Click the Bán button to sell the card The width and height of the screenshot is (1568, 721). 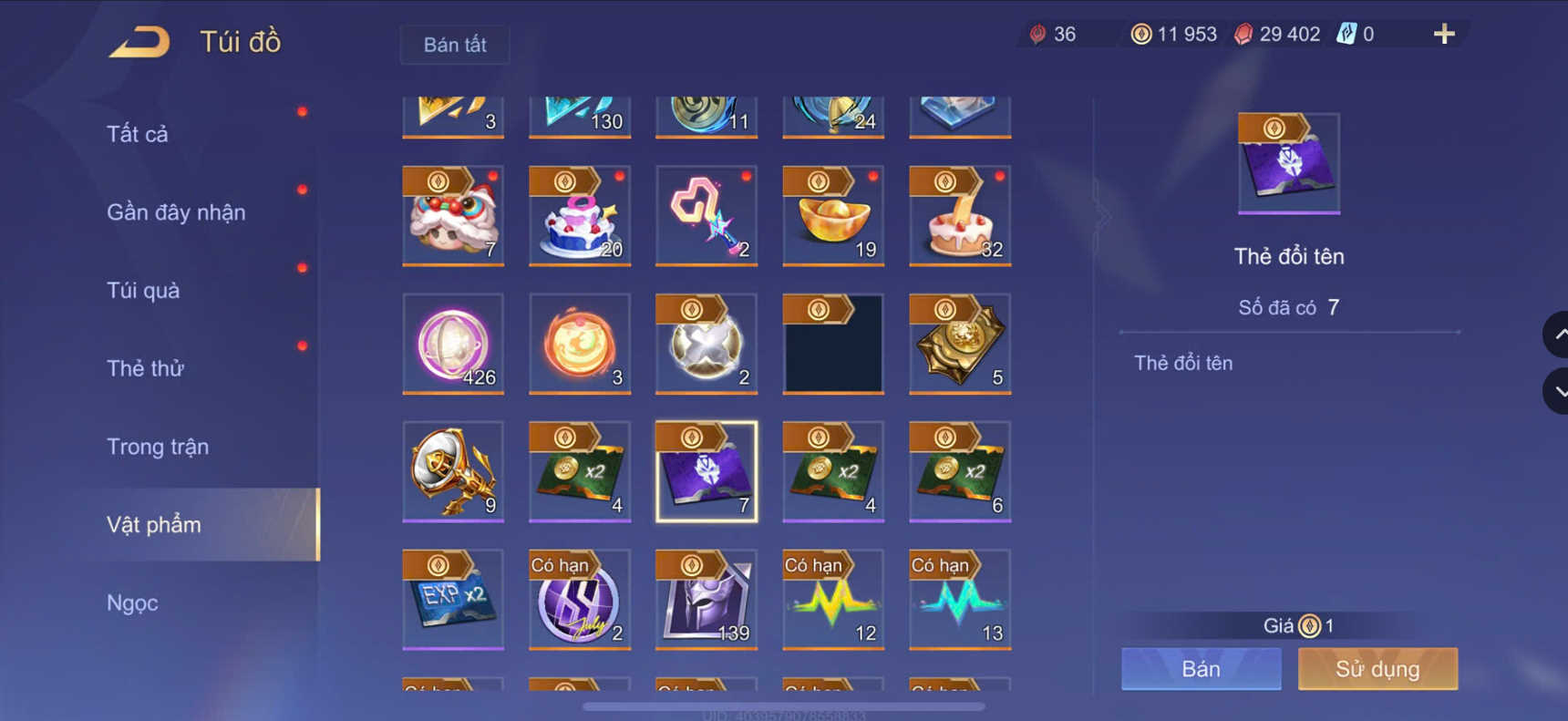coord(1200,668)
